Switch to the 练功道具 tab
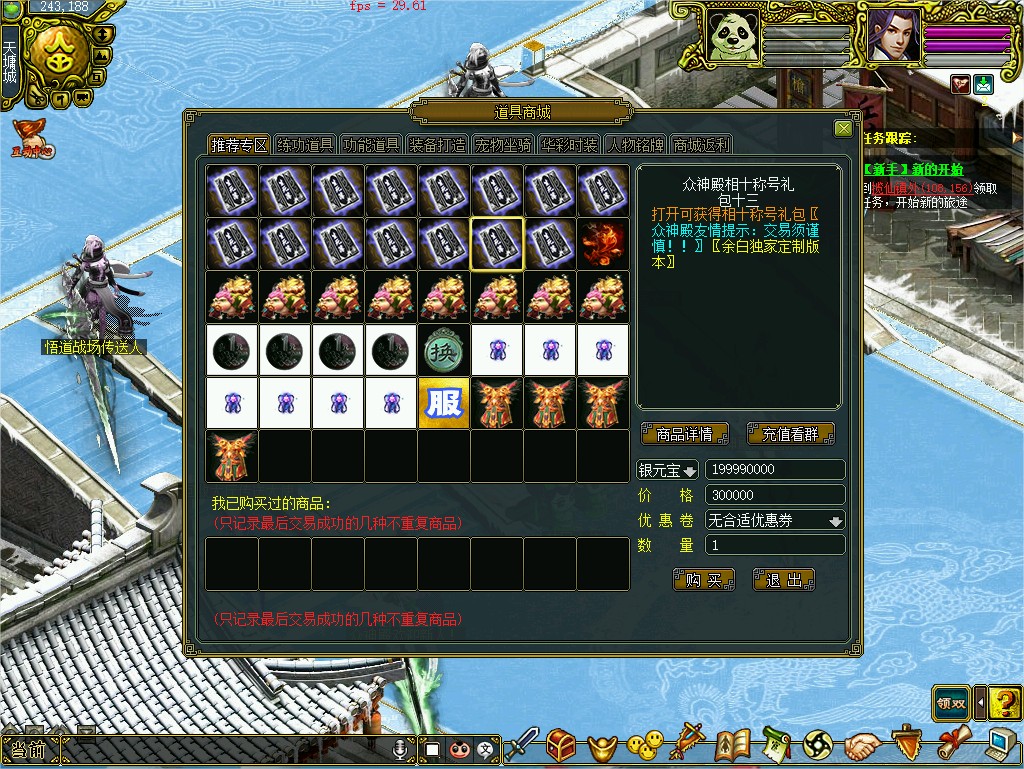The image size is (1024, 769). [x=305, y=145]
